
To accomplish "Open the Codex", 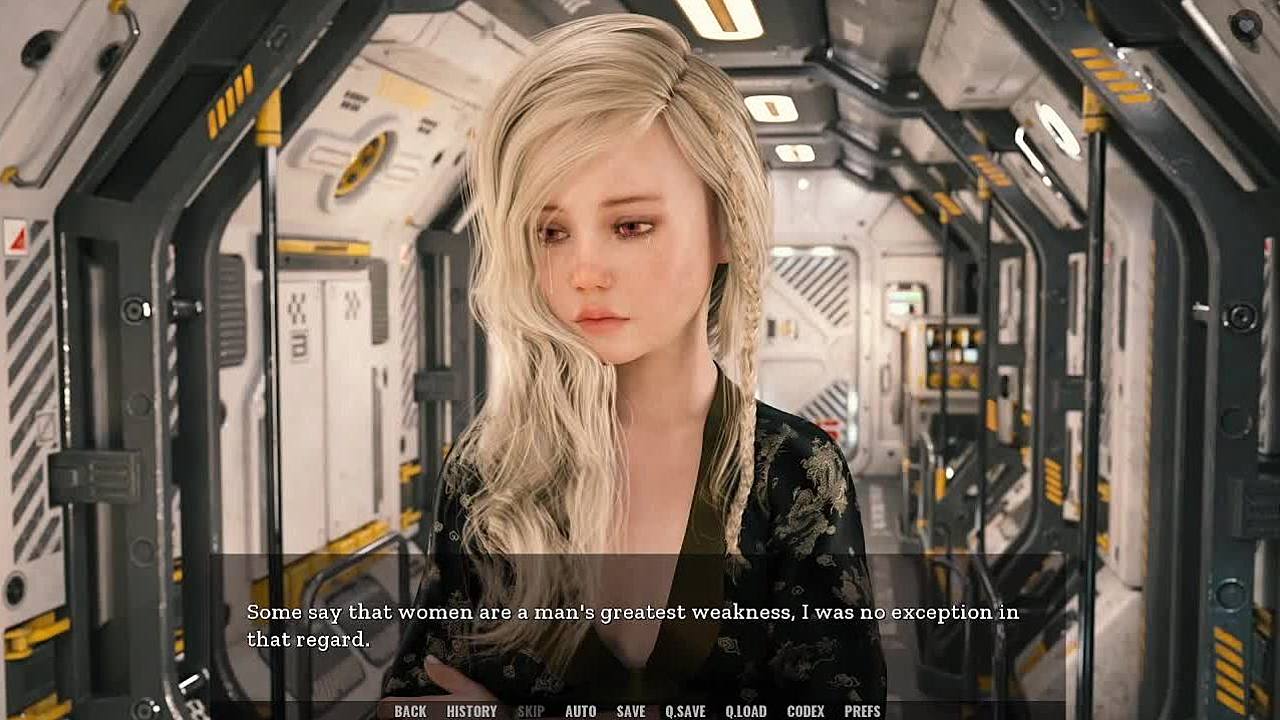I will coord(805,711).
